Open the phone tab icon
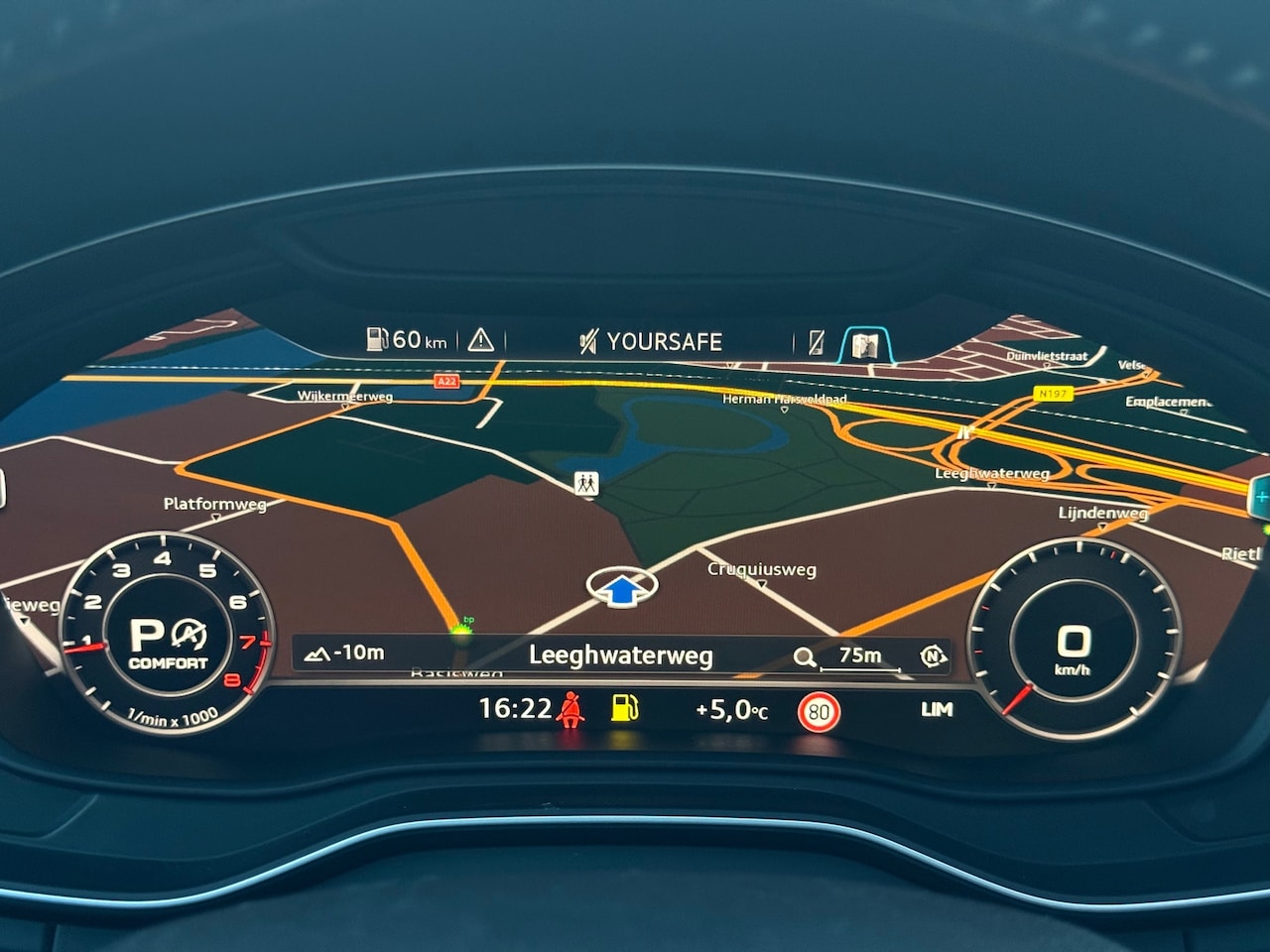 point(816,342)
